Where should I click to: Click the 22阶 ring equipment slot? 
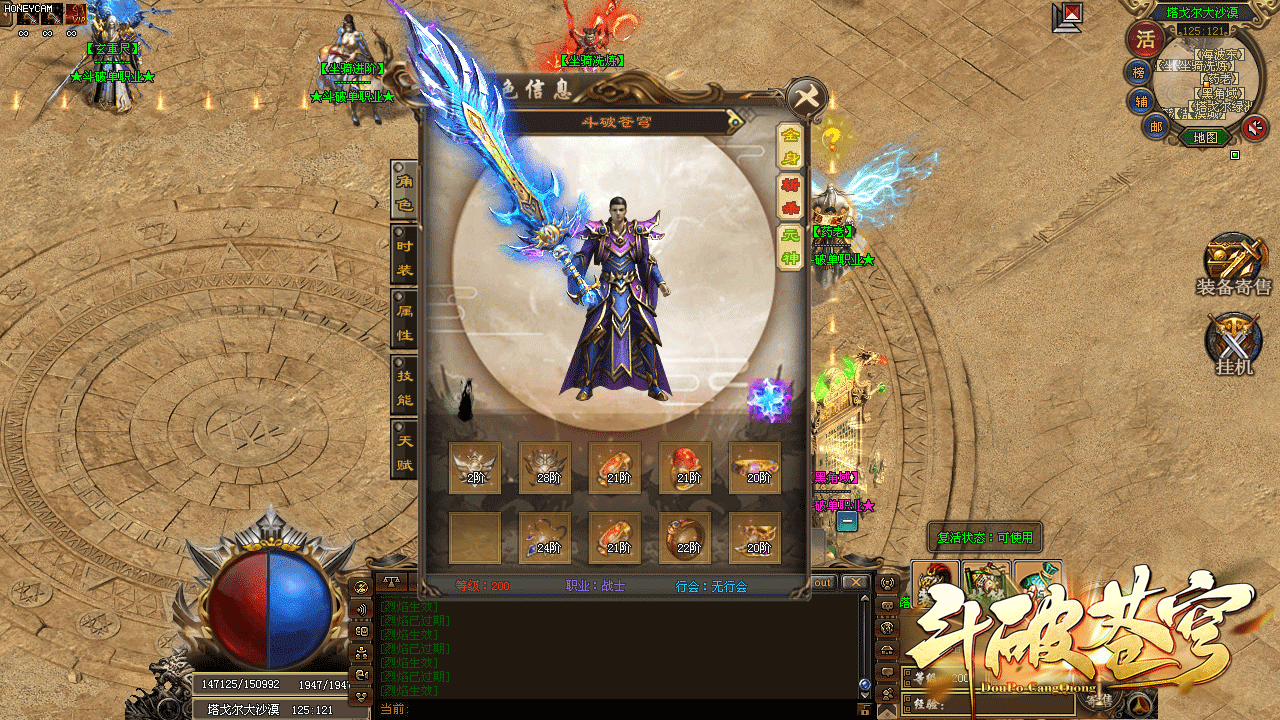[x=685, y=538]
